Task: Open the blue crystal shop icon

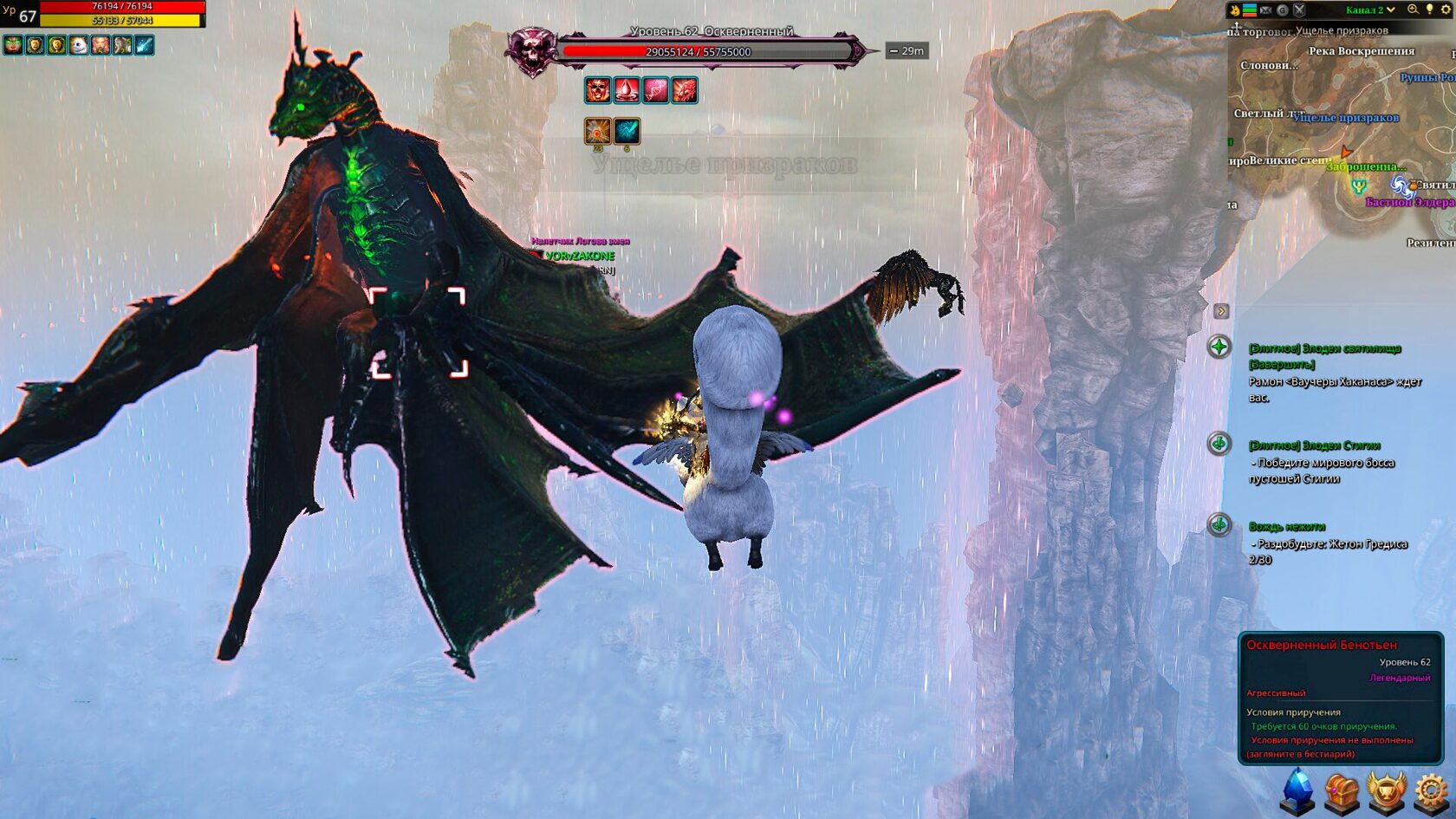Action: pyautogui.click(x=1297, y=792)
